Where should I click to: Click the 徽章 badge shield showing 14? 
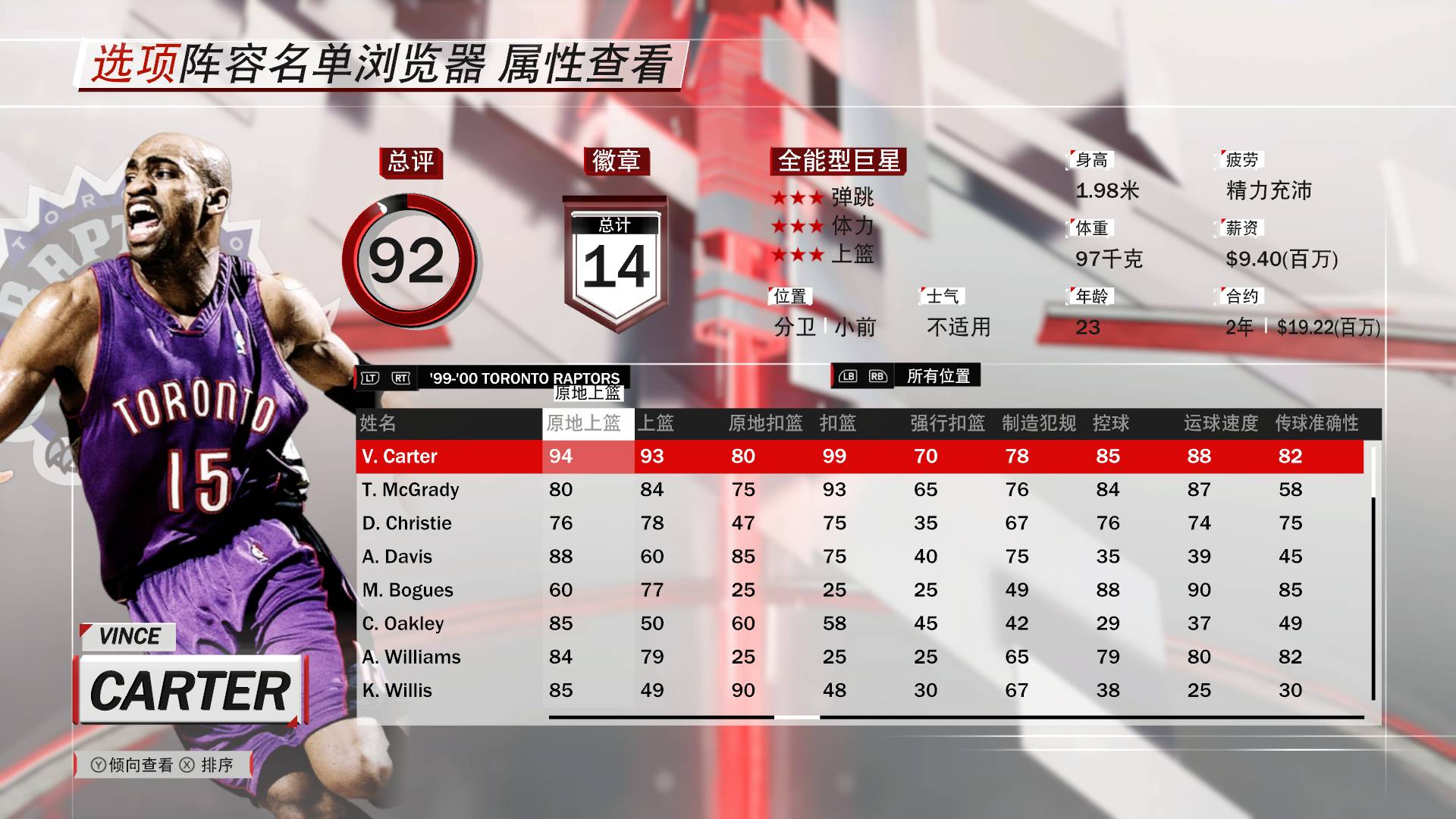pyautogui.click(x=616, y=258)
